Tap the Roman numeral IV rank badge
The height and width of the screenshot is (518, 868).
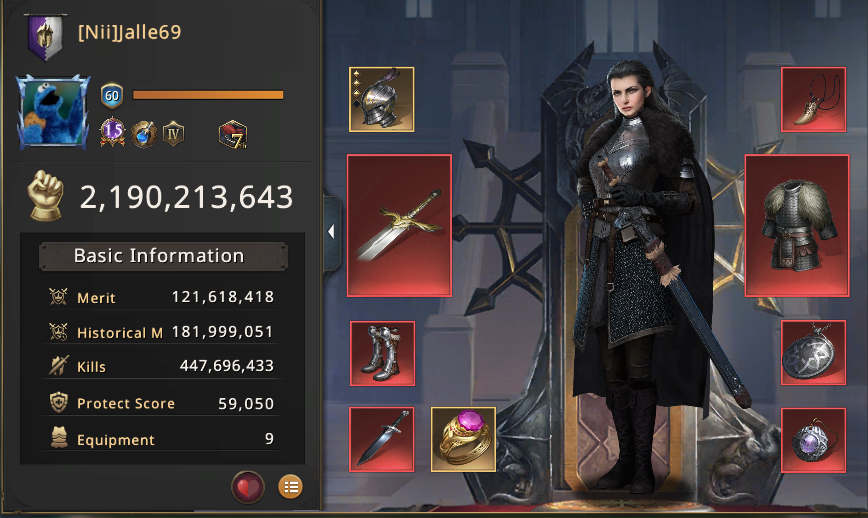point(174,132)
